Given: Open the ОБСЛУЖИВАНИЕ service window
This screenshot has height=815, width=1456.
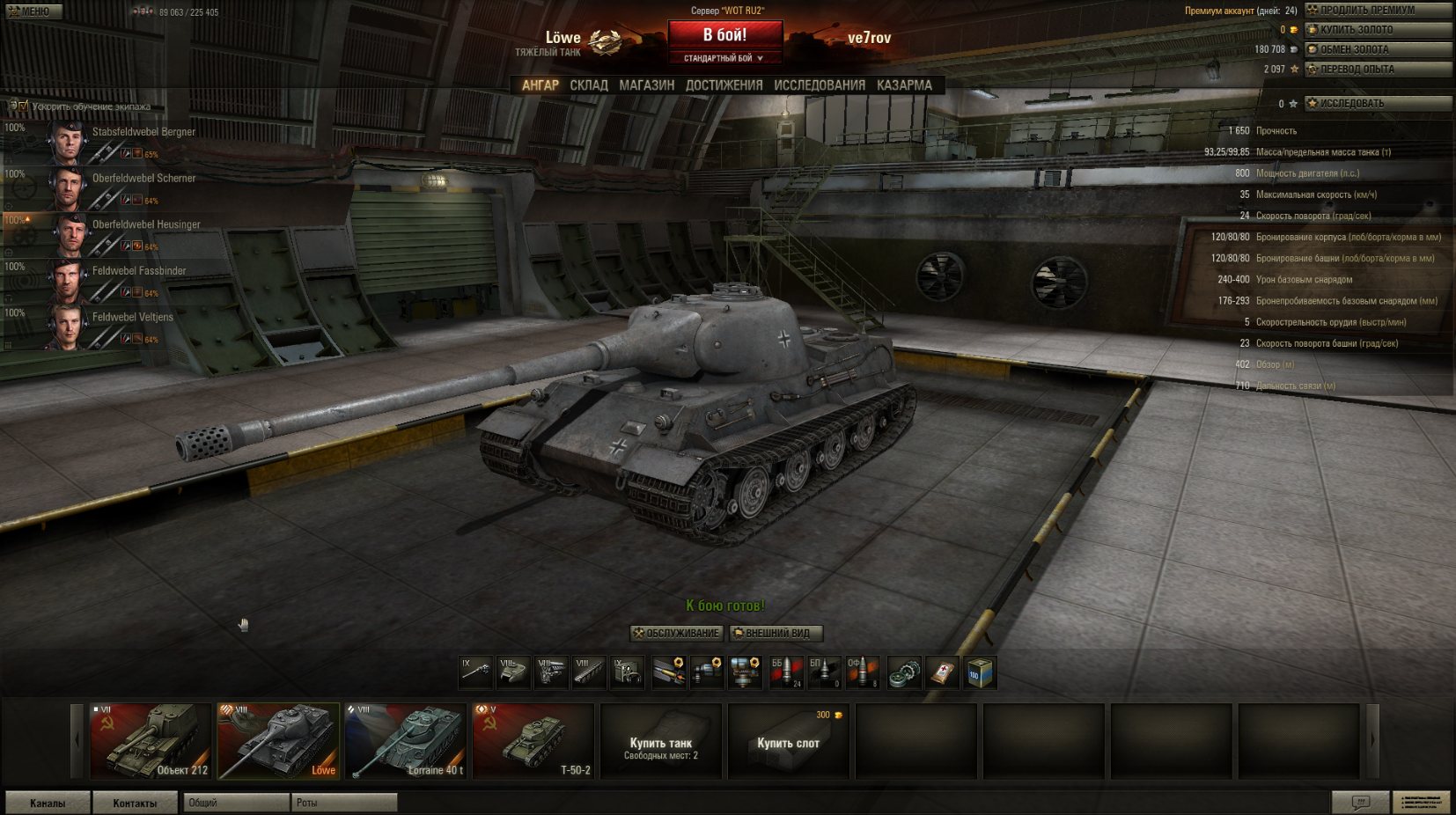Looking at the screenshot, I should (676, 633).
